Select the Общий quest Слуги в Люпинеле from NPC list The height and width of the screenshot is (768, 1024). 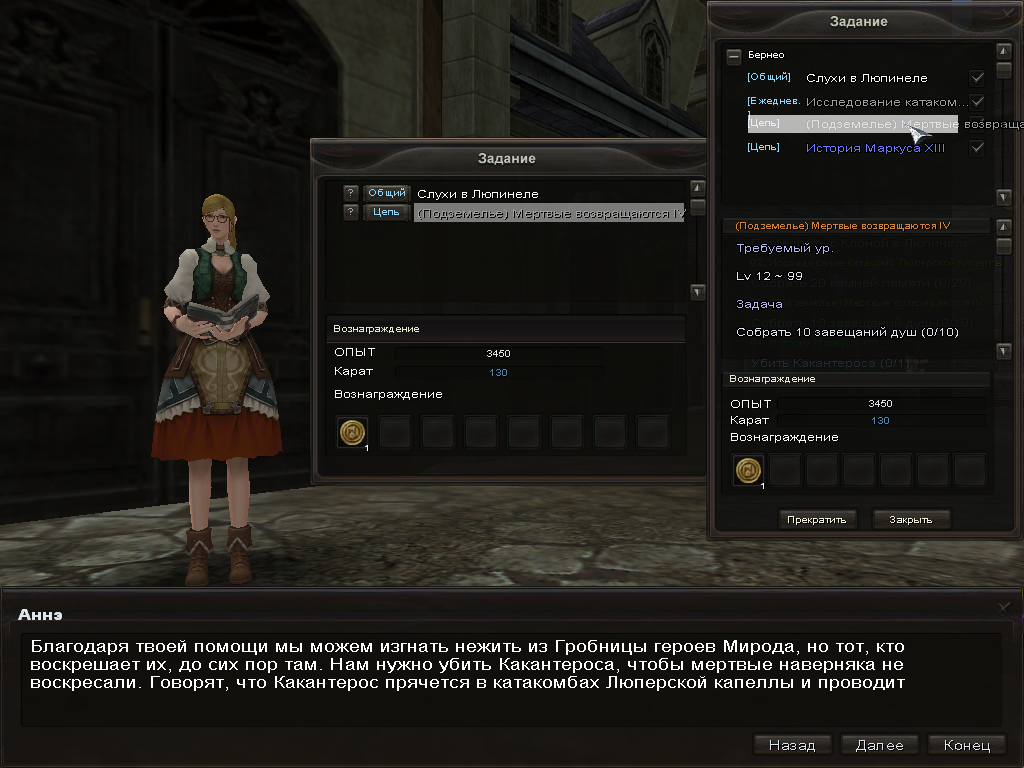(477, 194)
